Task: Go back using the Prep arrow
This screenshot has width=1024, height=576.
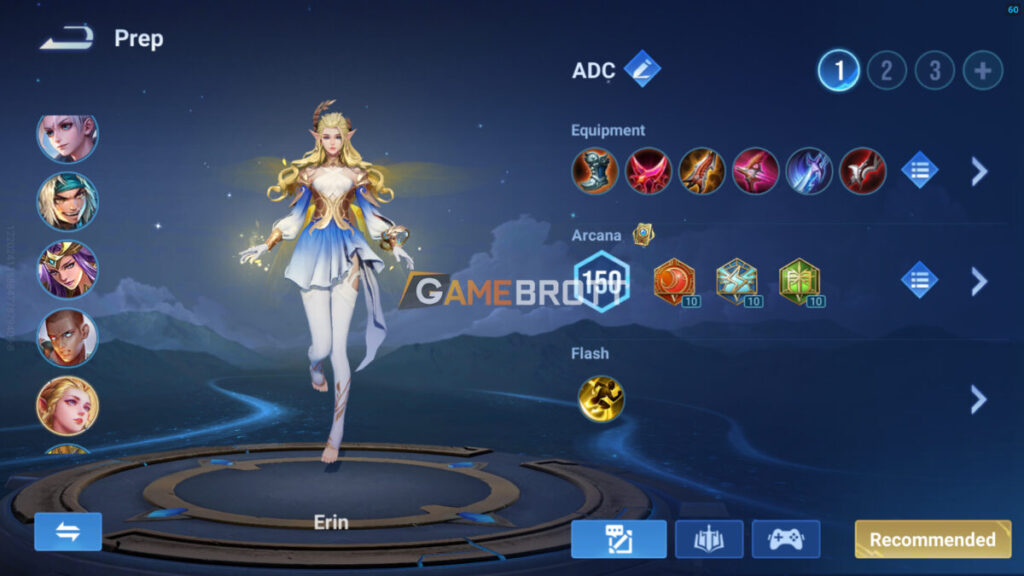Action: click(68, 39)
